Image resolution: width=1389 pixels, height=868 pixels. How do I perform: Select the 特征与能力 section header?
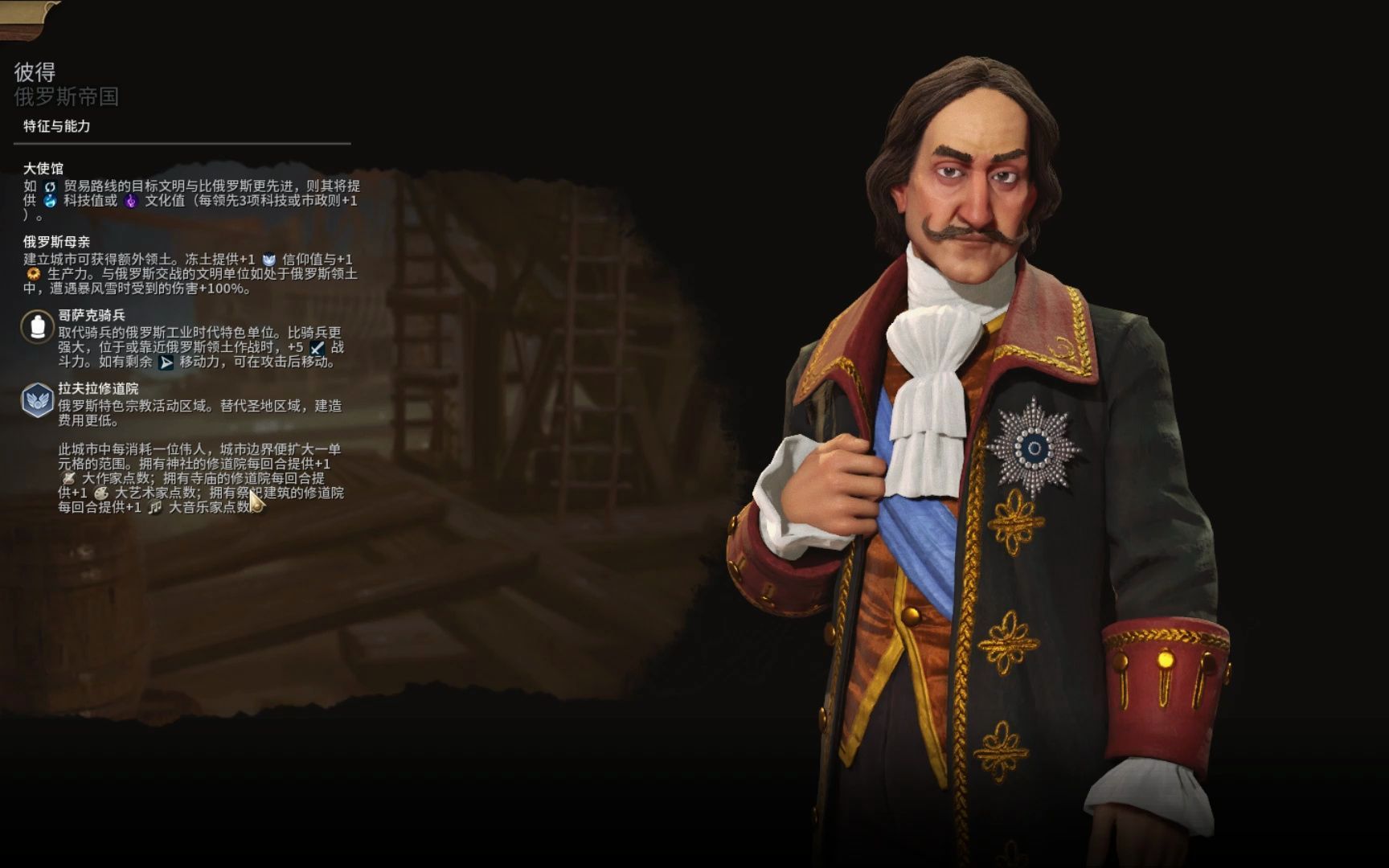[57, 126]
